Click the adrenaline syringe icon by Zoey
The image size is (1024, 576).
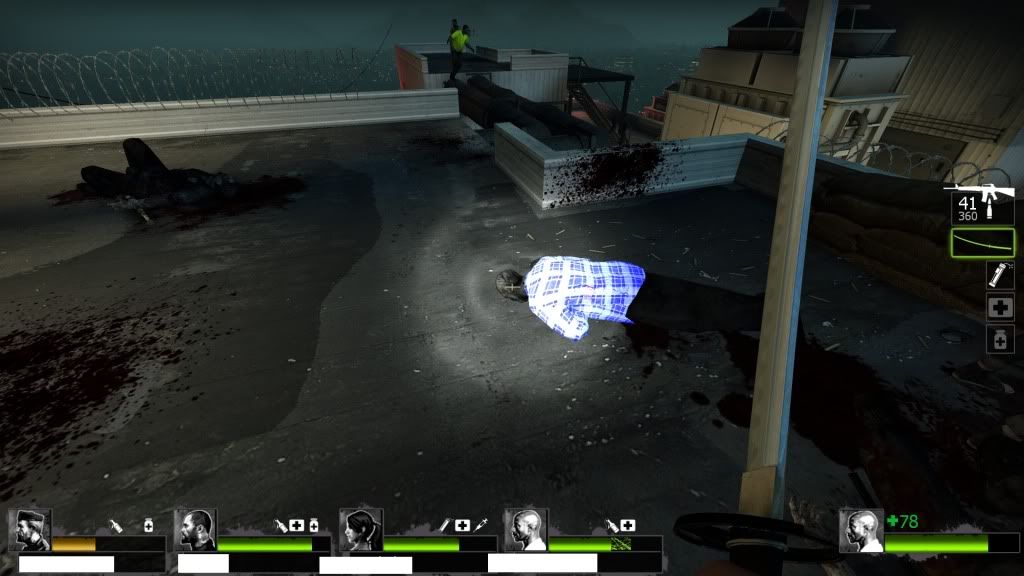click(481, 524)
